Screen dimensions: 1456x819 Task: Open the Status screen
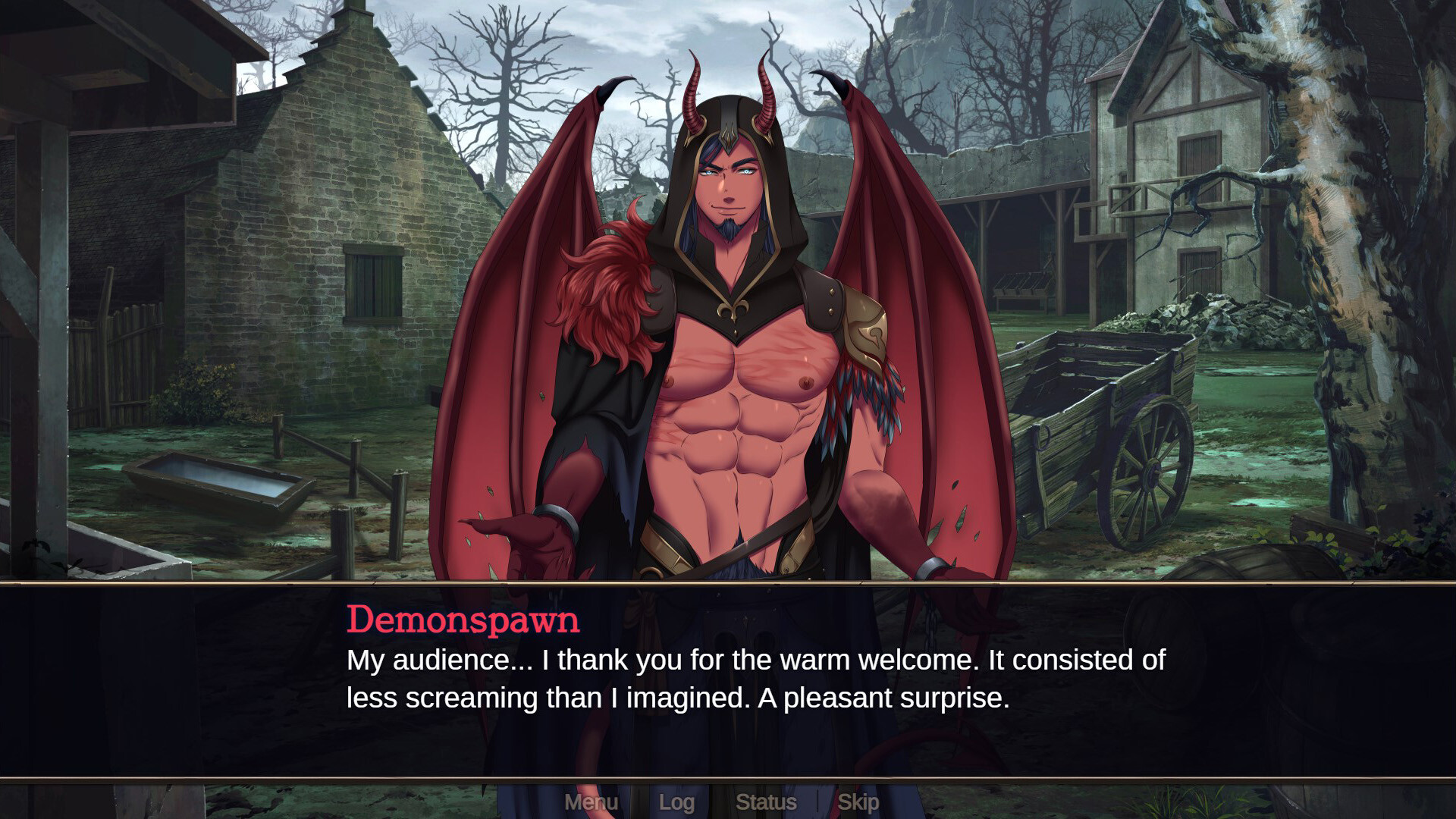(x=767, y=802)
